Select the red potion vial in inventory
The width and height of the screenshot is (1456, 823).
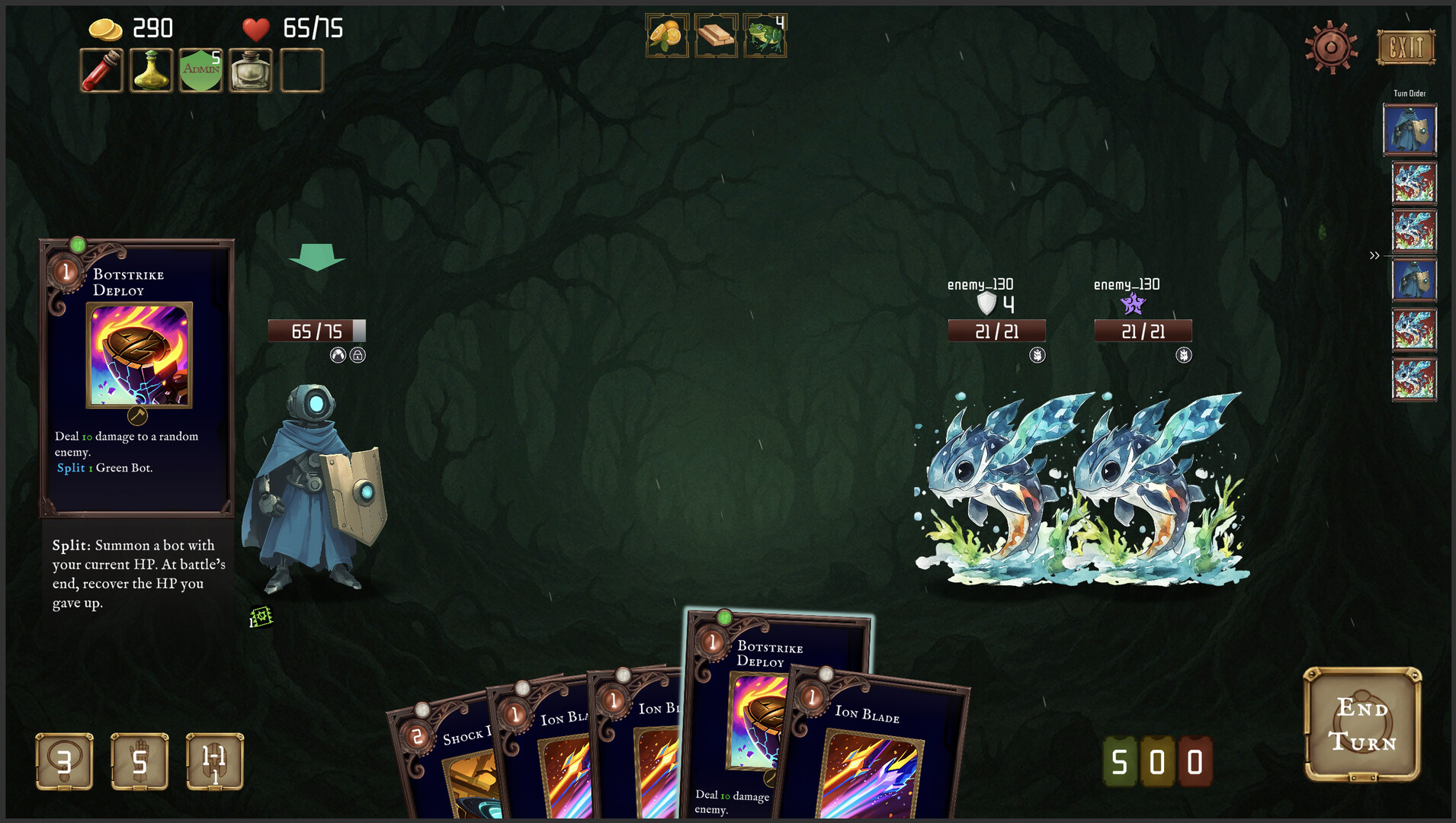(x=101, y=69)
